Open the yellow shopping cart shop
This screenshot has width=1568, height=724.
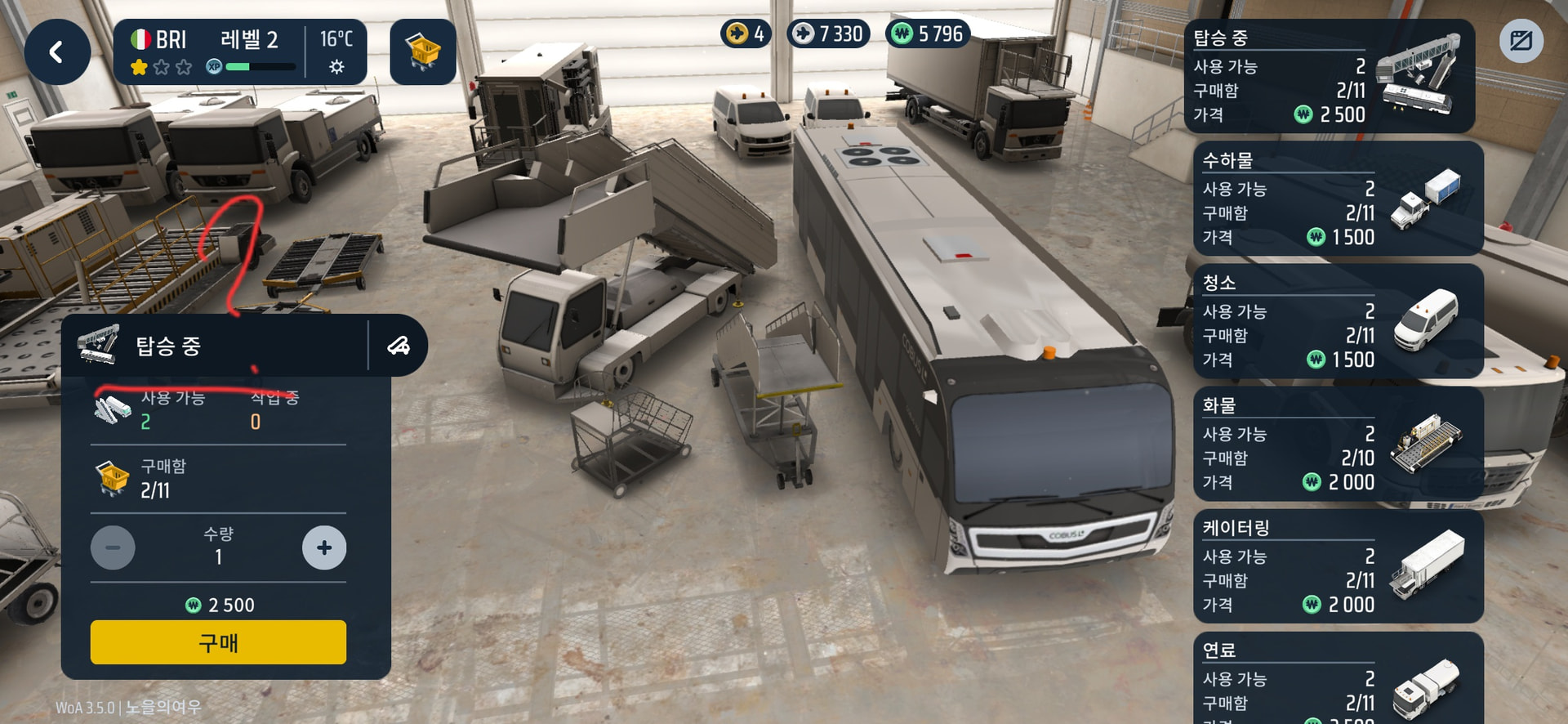(x=422, y=52)
